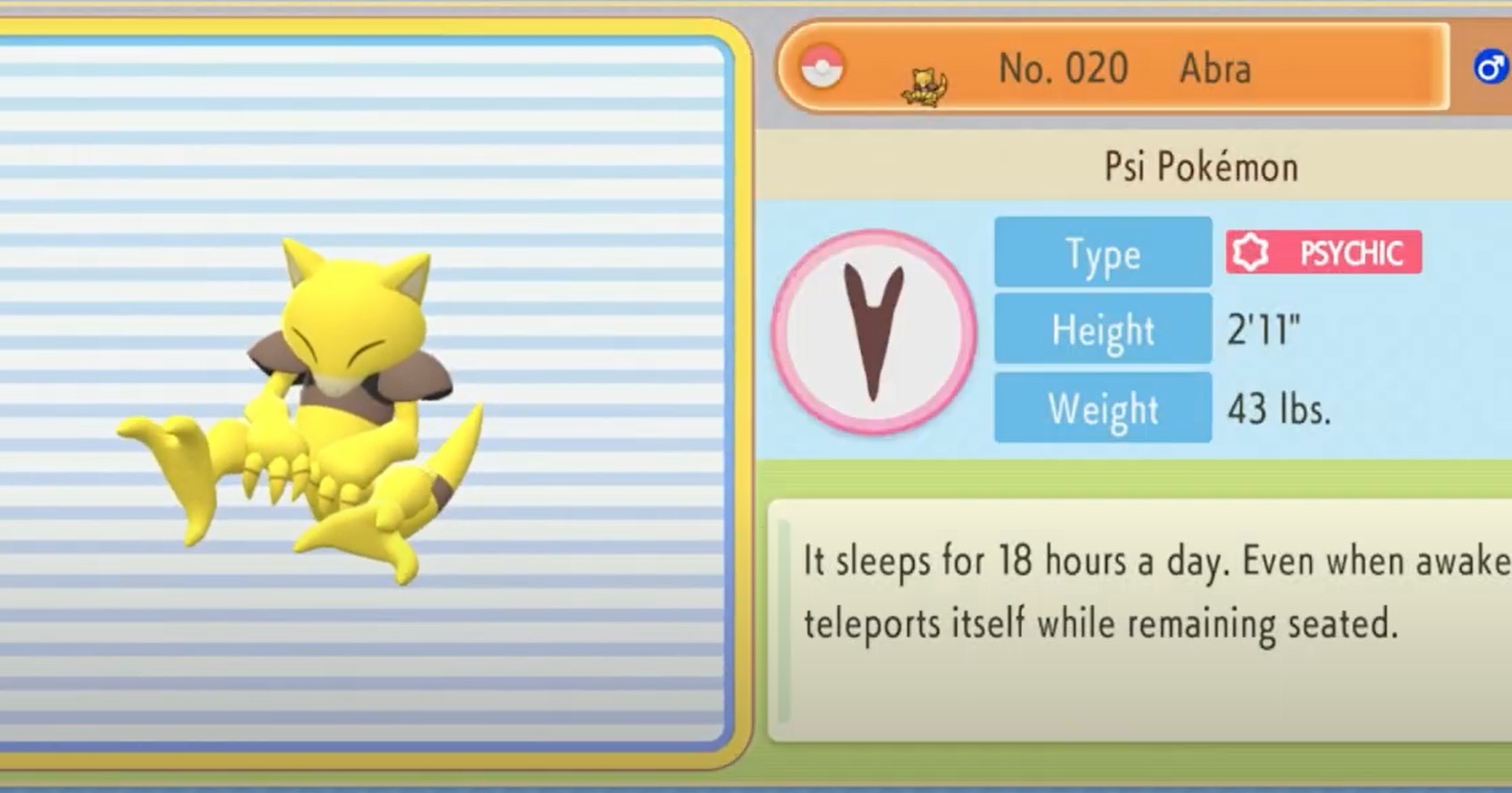The height and width of the screenshot is (793, 1512).
Task: Click the PSYCHIC type badge
Action: click(1323, 253)
